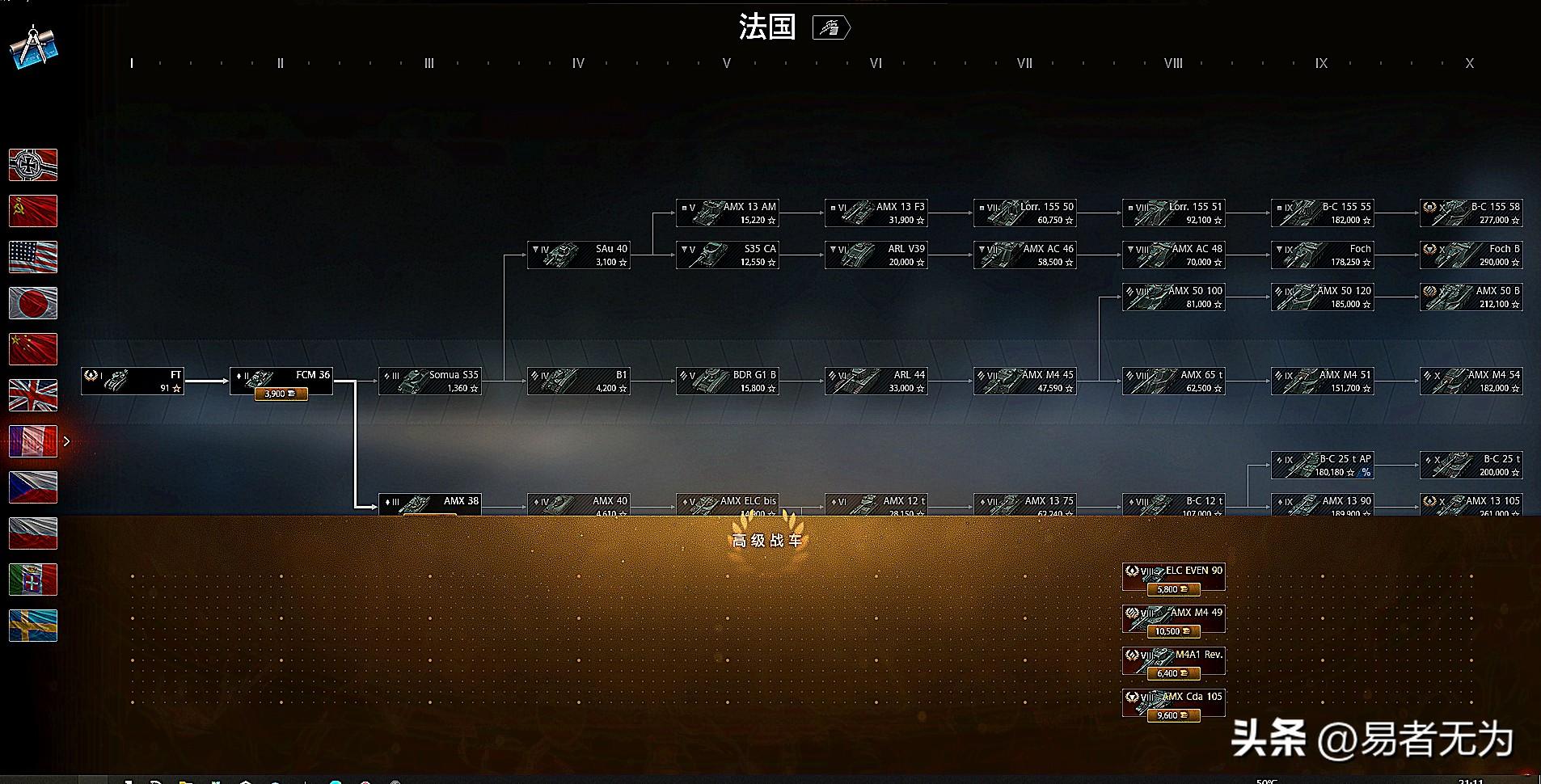Select premium tank ELC EVEN 90
Screen dimensions: 1541x784
tap(1174, 577)
